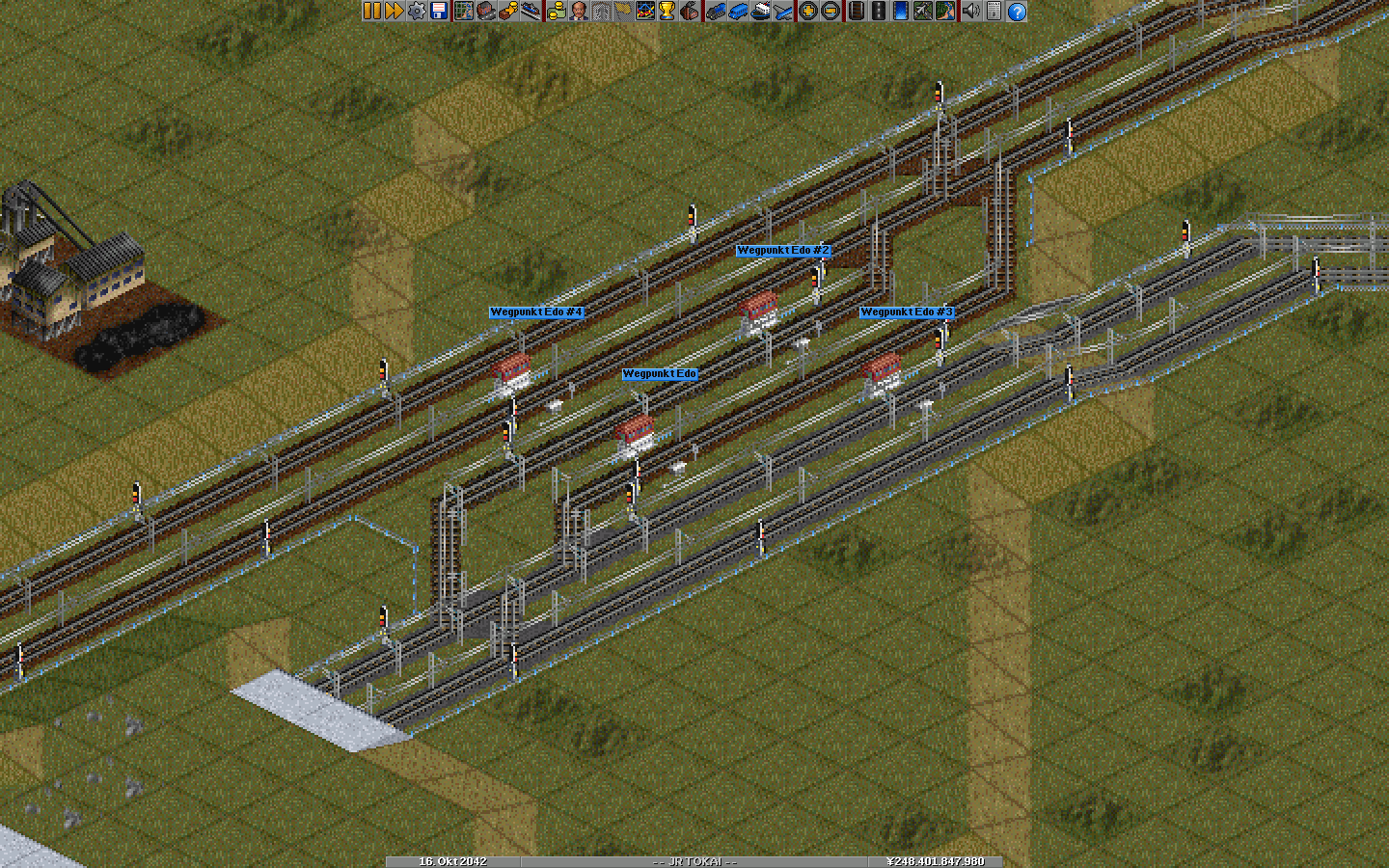
Task: Open the subsidies list
Action: click(507, 11)
